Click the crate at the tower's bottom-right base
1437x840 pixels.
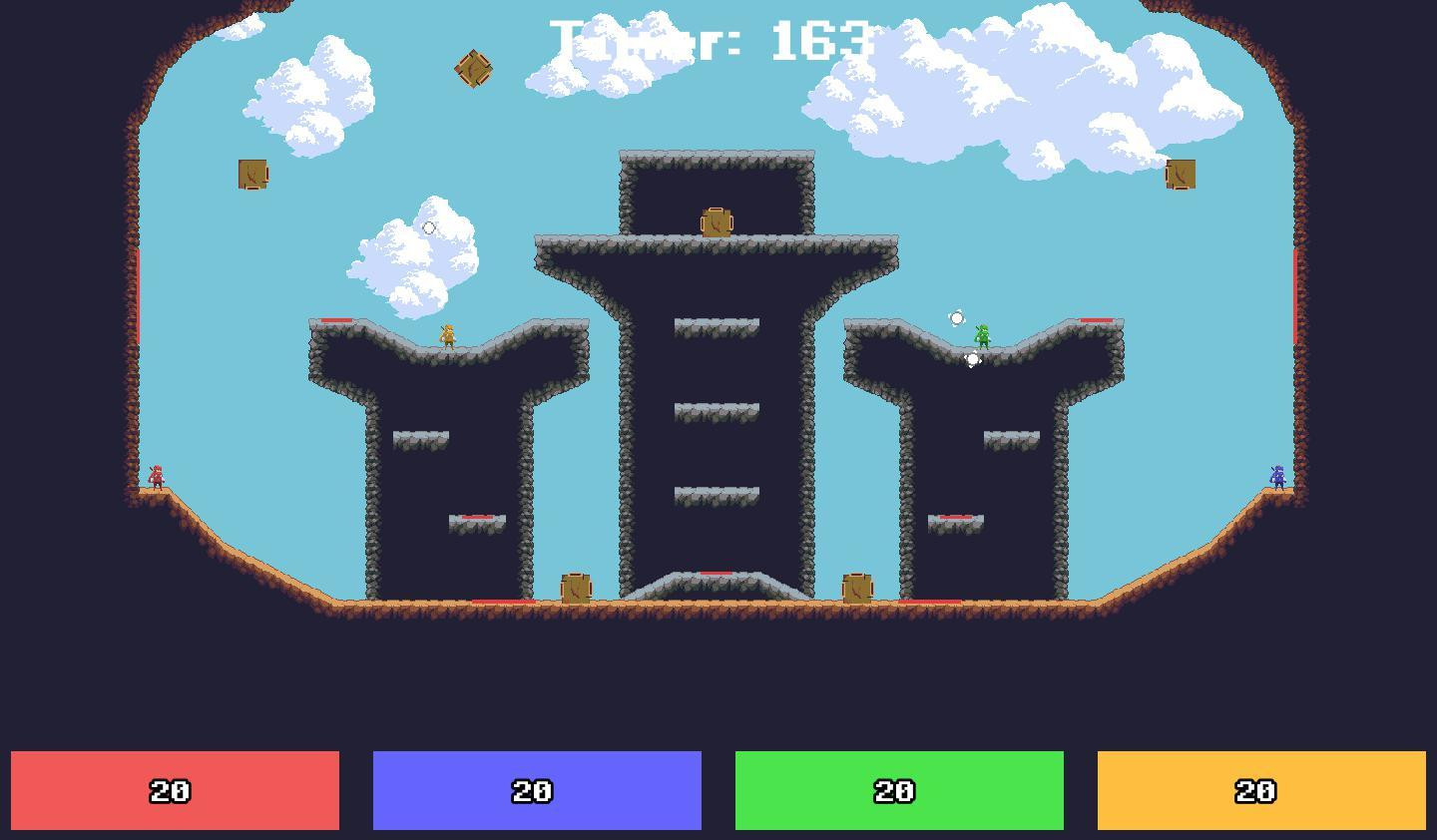(856, 588)
